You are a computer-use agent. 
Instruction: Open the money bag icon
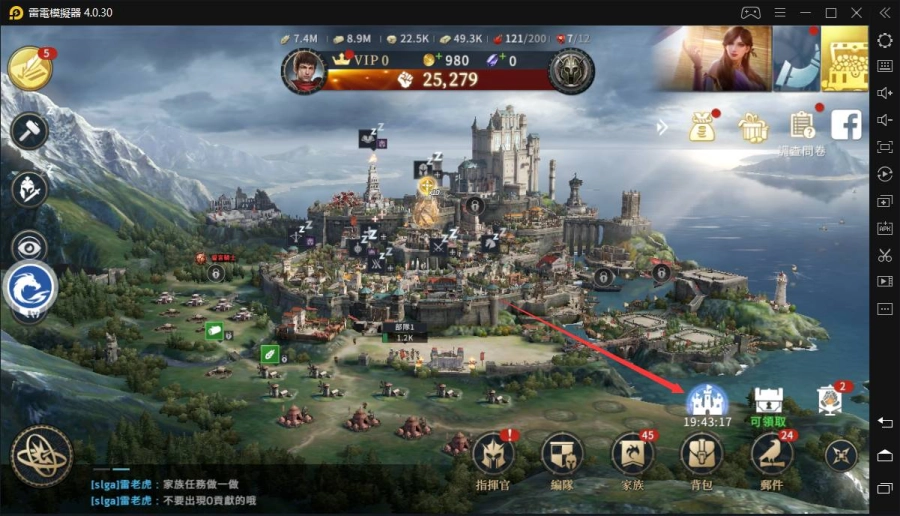click(x=703, y=127)
